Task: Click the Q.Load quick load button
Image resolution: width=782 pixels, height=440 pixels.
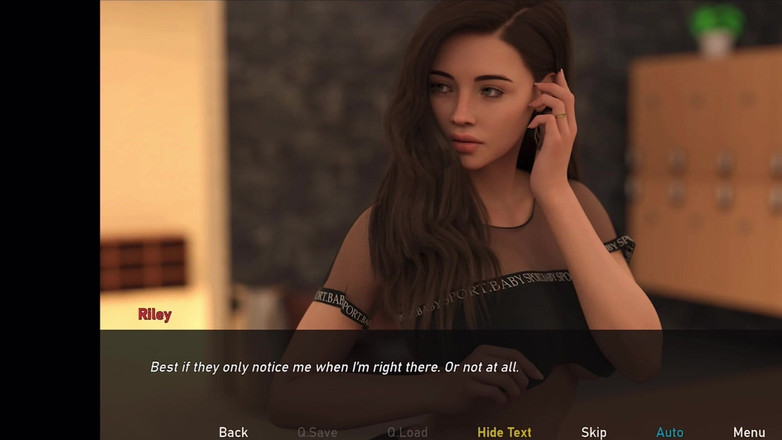Action: pos(407,432)
